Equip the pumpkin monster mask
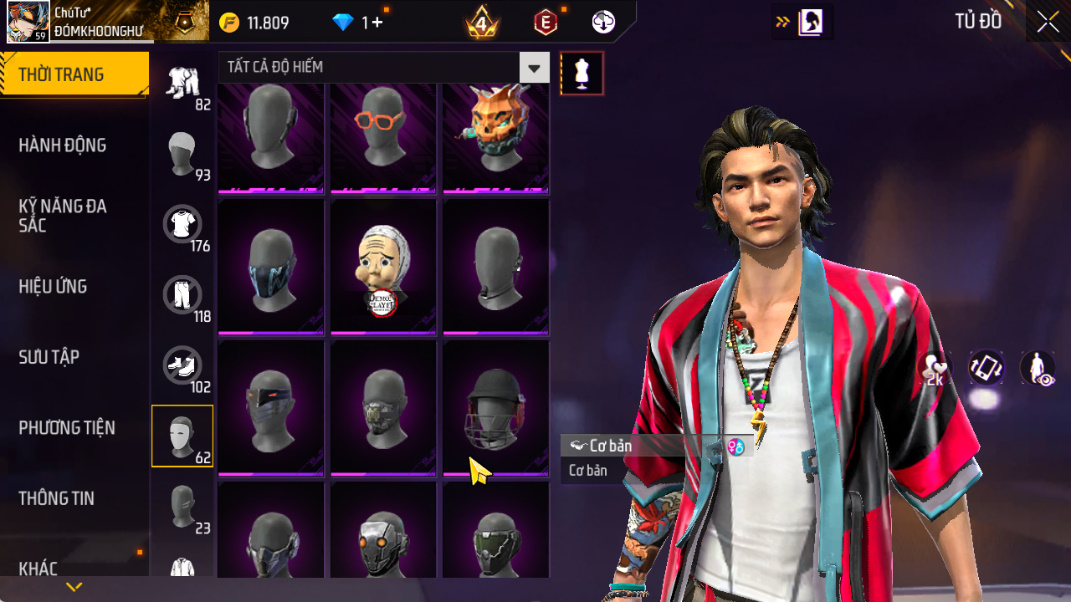Screen dimensions: 1071x602 (496, 137)
